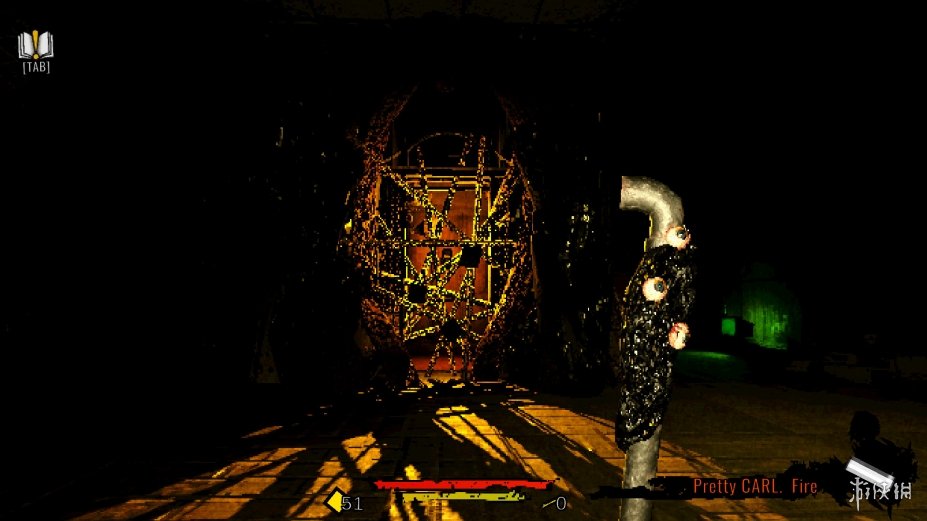Select the equipped weapon icon
This screenshot has height=521, width=927.
click(x=864, y=472)
